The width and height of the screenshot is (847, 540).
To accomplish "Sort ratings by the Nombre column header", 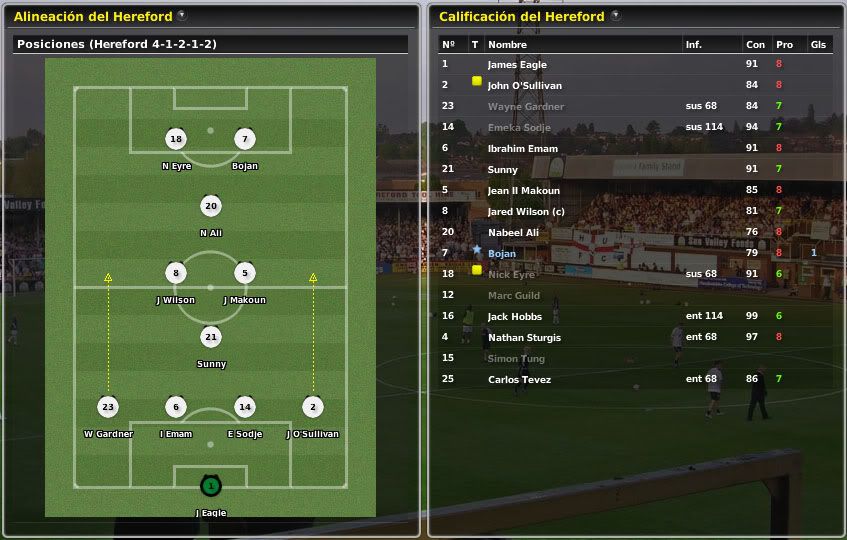I will coord(507,45).
